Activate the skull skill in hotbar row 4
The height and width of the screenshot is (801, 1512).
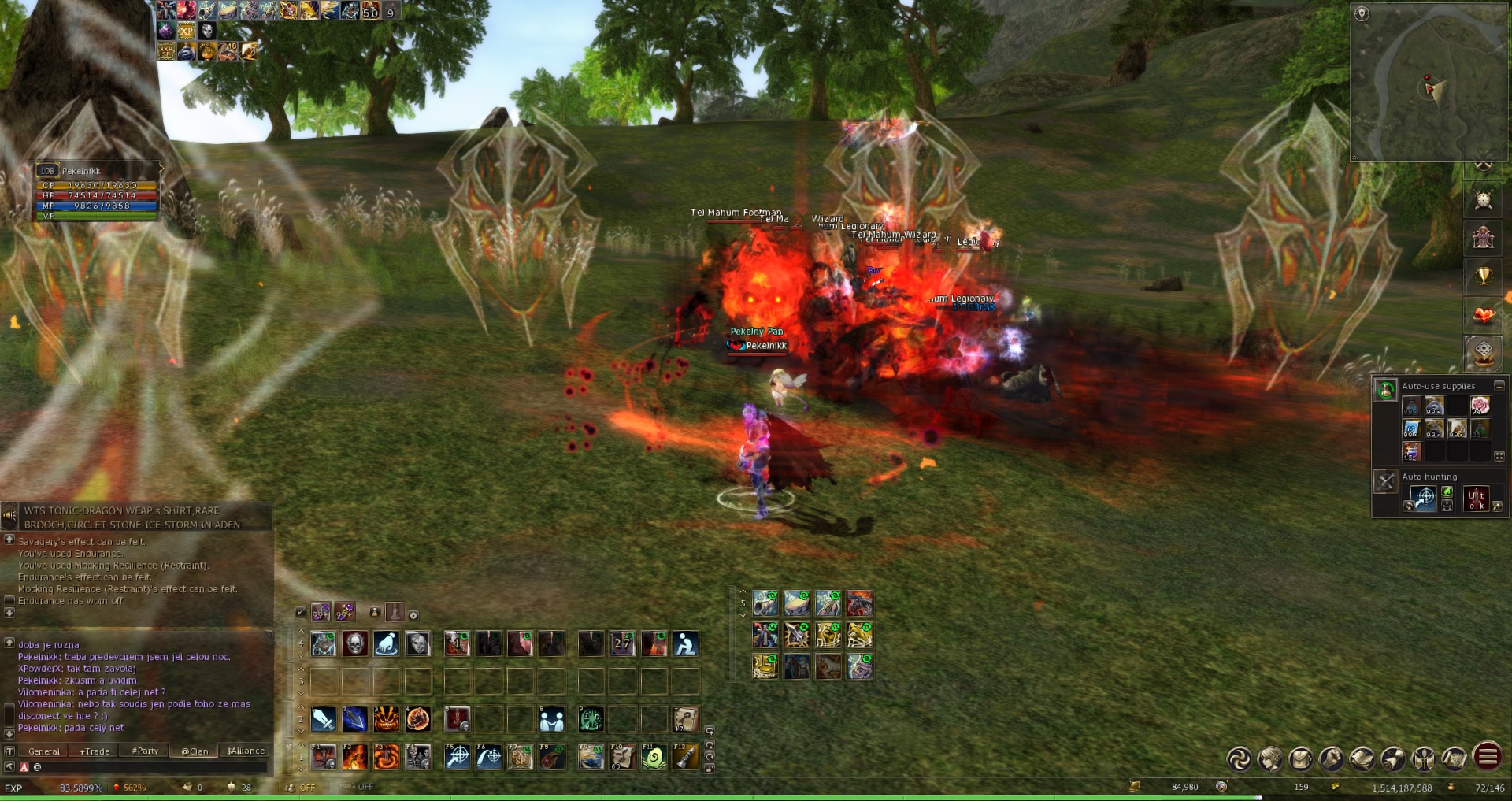click(x=354, y=643)
